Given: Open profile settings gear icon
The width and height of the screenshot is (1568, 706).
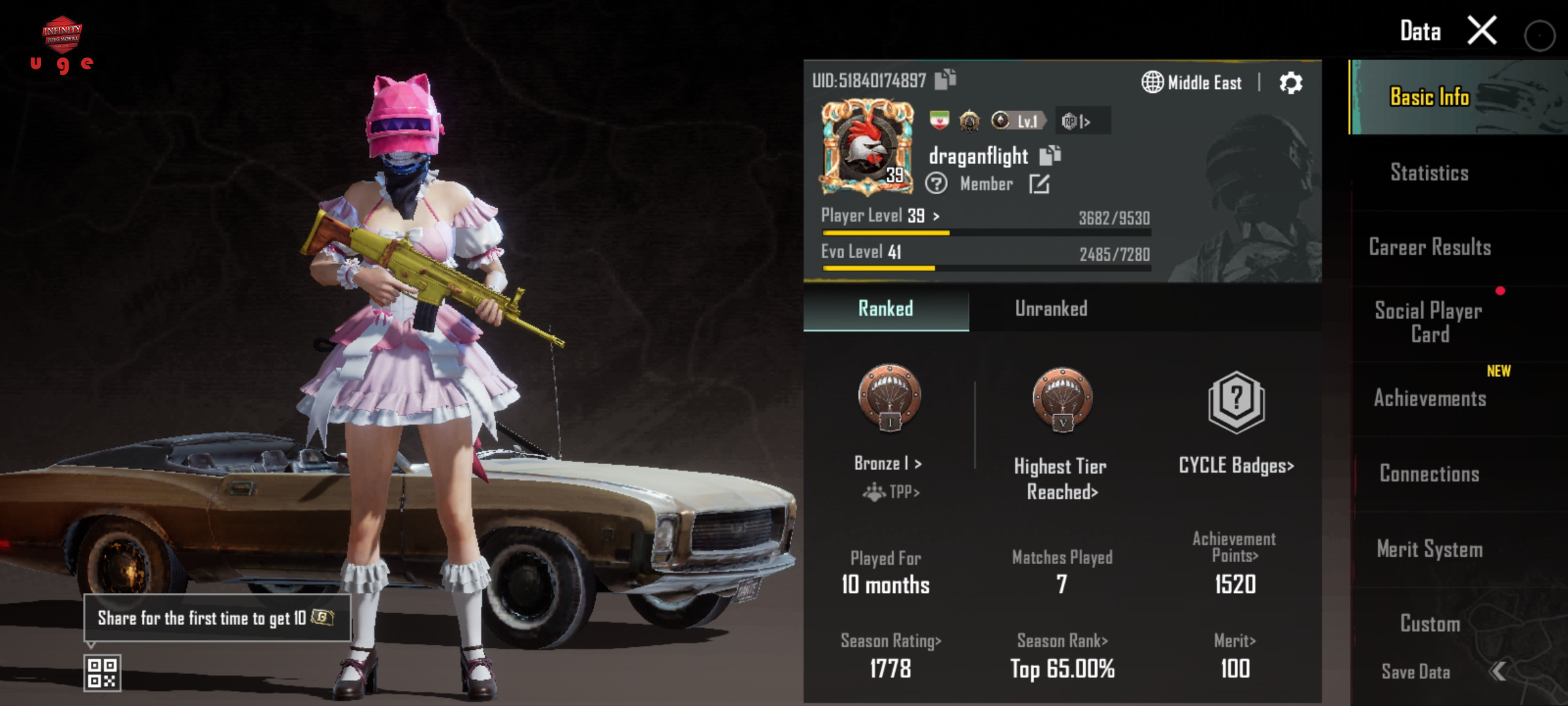Looking at the screenshot, I should (1290, 83).
